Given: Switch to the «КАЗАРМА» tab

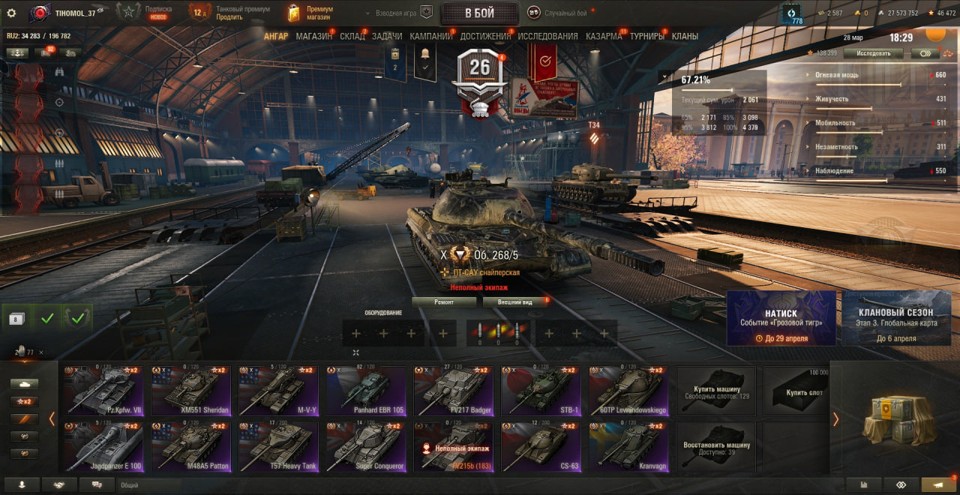Looking at the screenshot, I should click(x=604, y=36).
